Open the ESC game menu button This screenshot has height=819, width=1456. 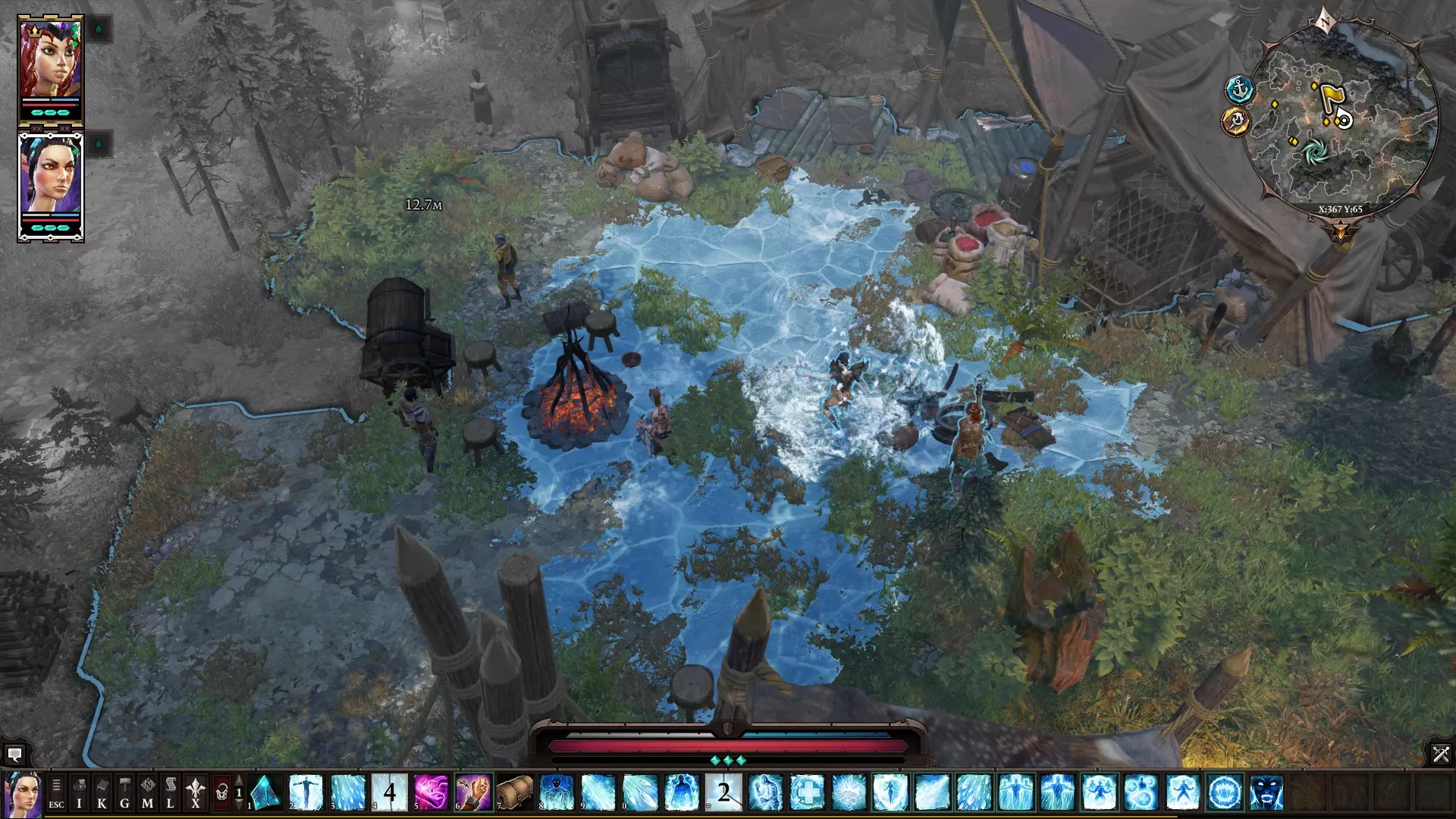[x=56, y=793]
